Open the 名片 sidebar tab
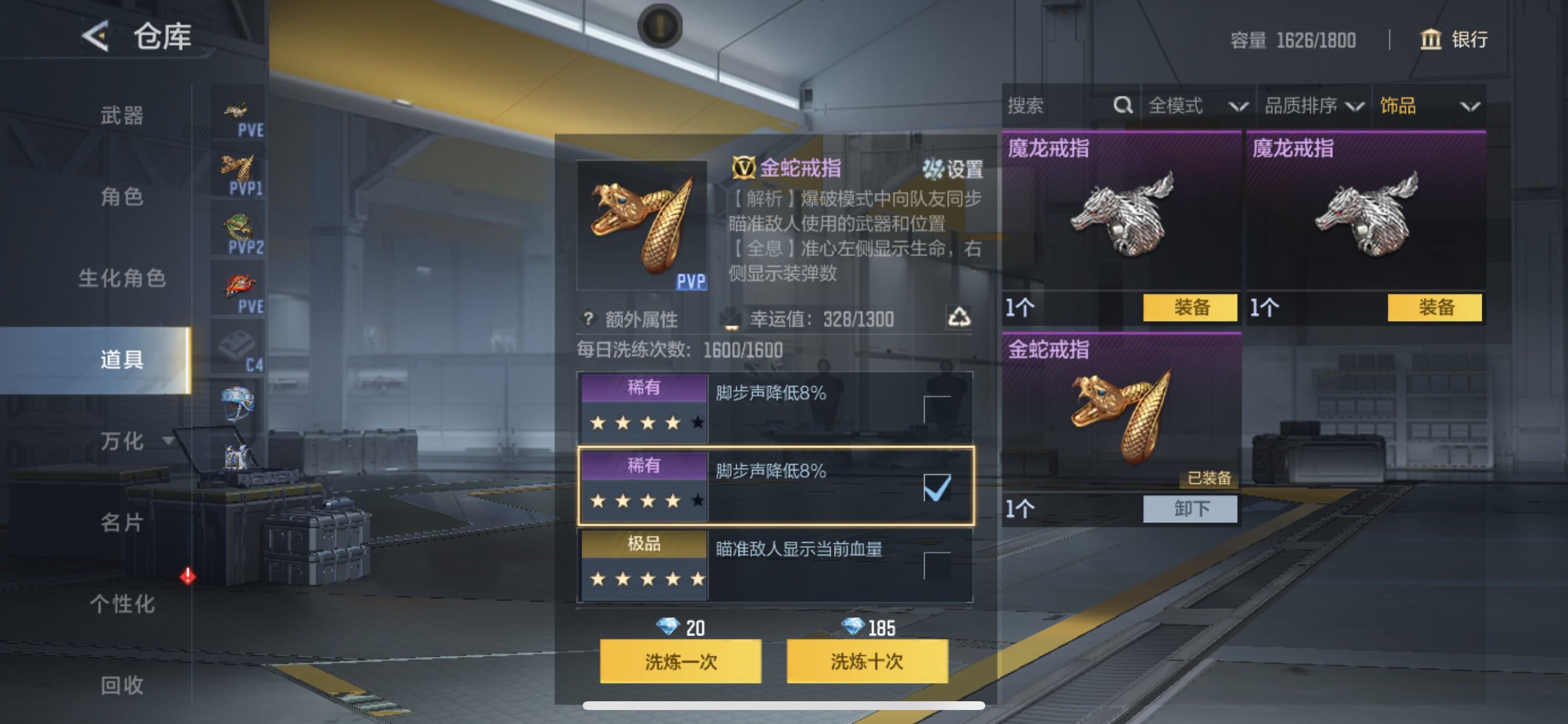The image size is (1568, 724). pyautogui.click(x=122, y=523)
